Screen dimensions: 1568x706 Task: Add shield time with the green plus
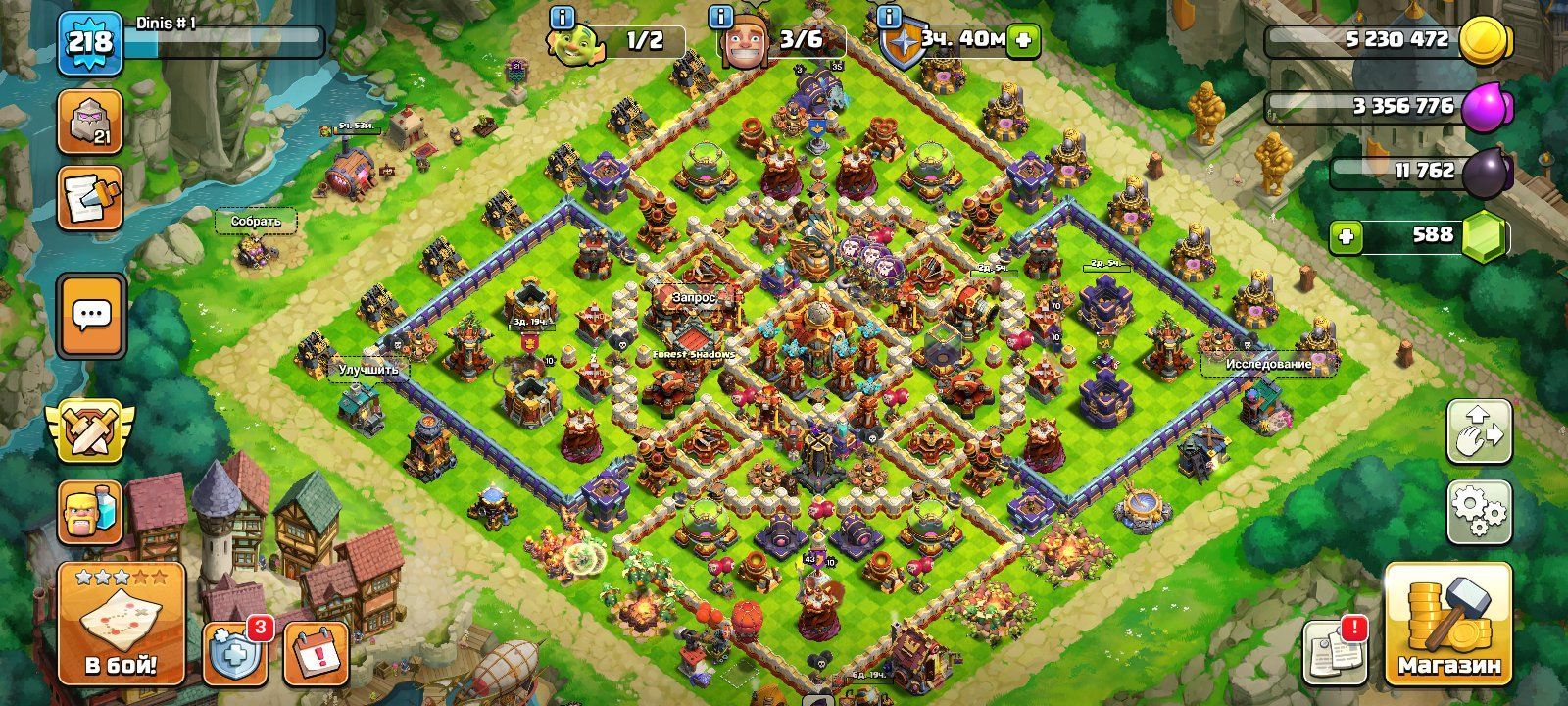pos(1023,40)
